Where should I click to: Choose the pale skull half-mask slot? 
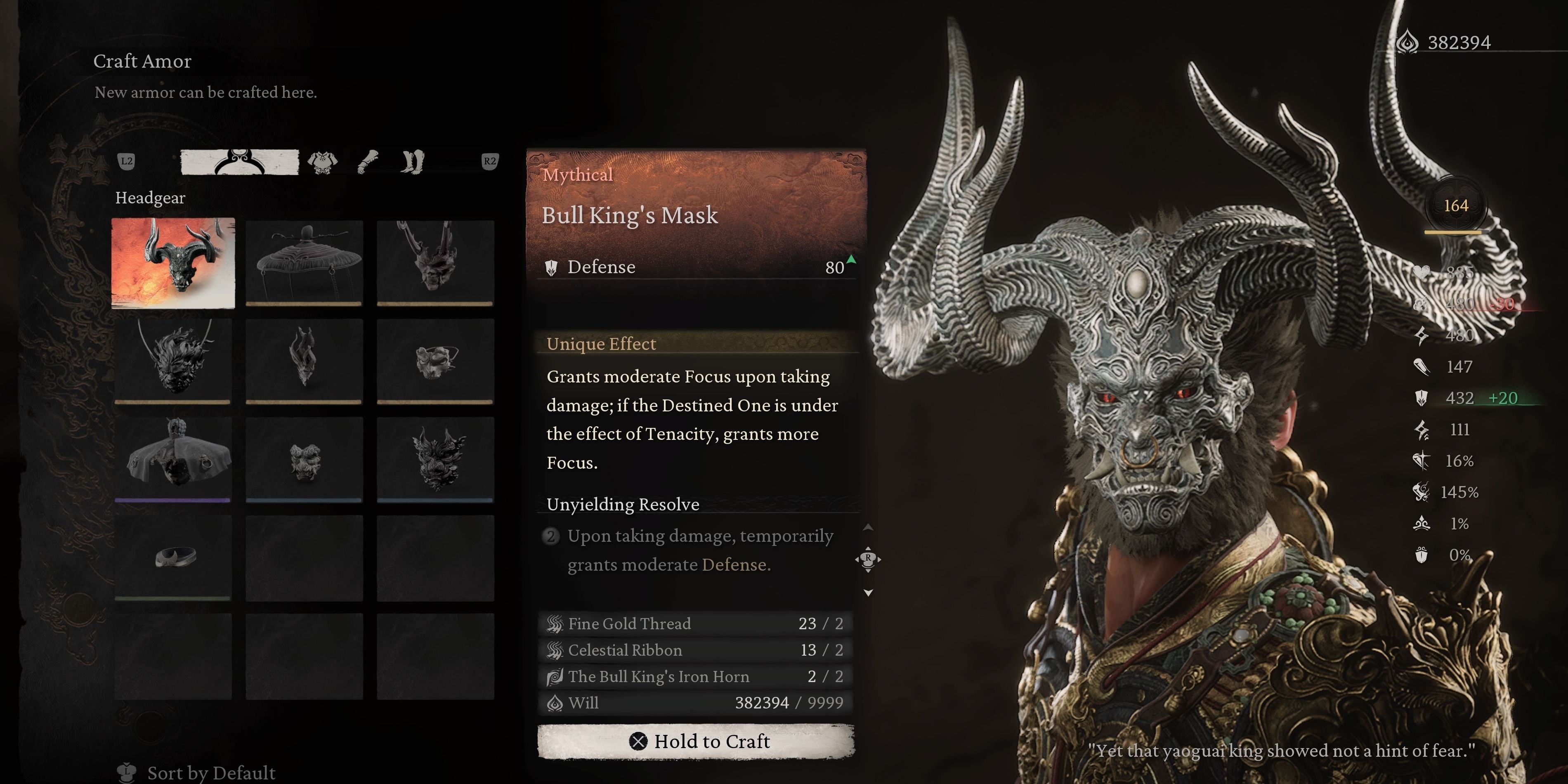[x=435, y=360]
